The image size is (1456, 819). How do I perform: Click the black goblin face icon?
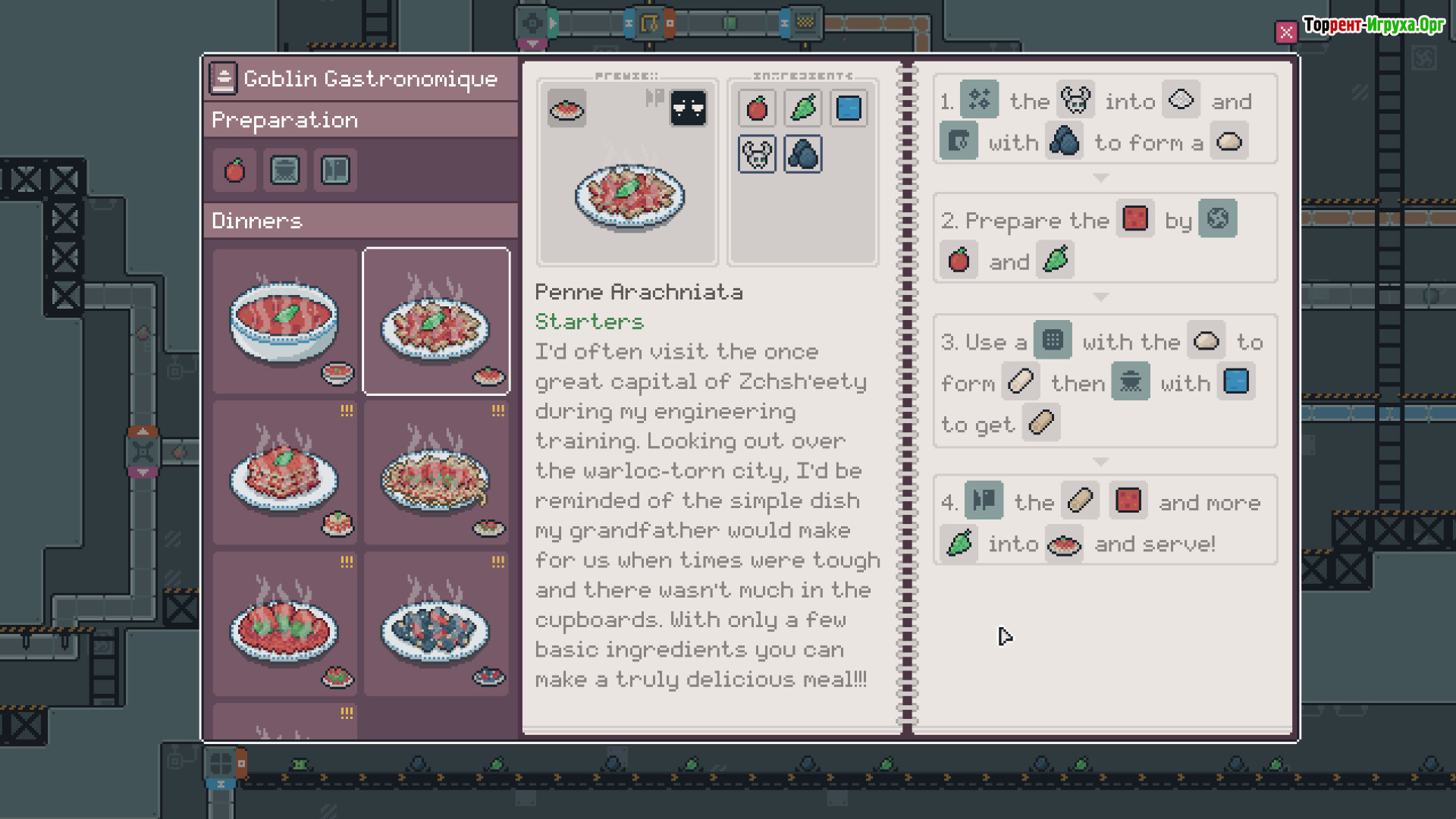[x=689, y=108]
